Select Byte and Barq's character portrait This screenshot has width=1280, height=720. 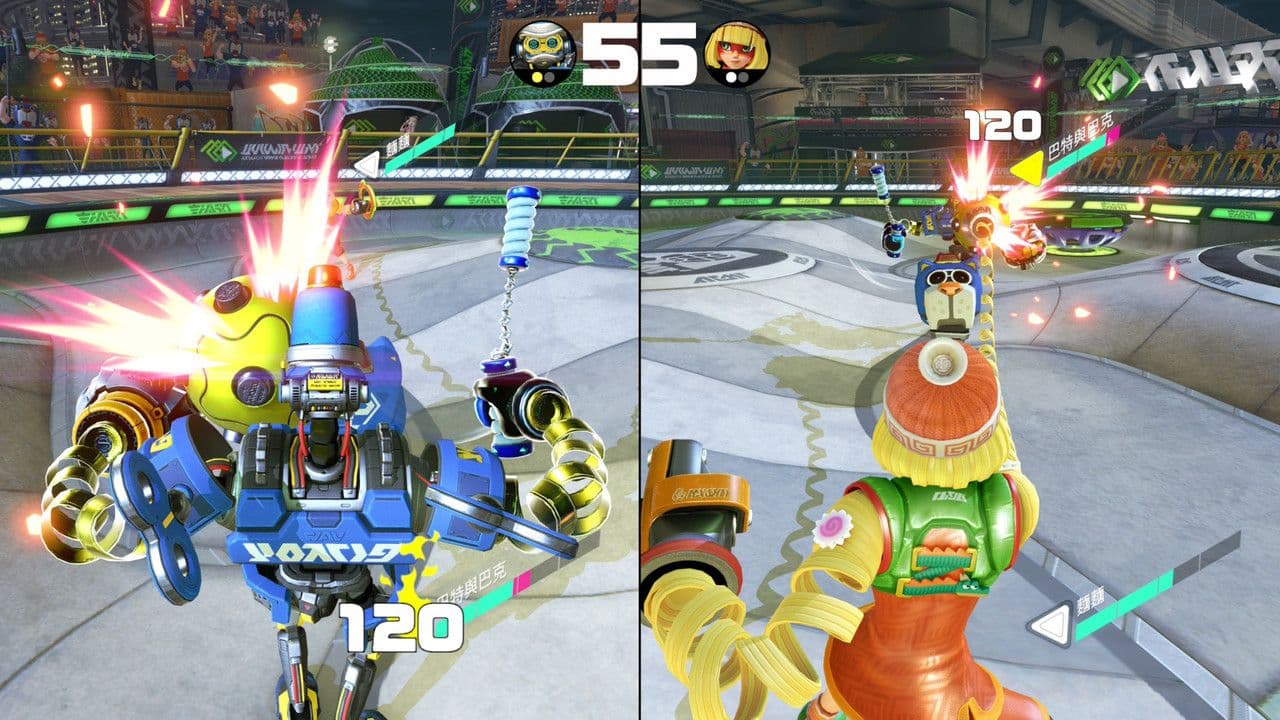click(x=541, y=48)
